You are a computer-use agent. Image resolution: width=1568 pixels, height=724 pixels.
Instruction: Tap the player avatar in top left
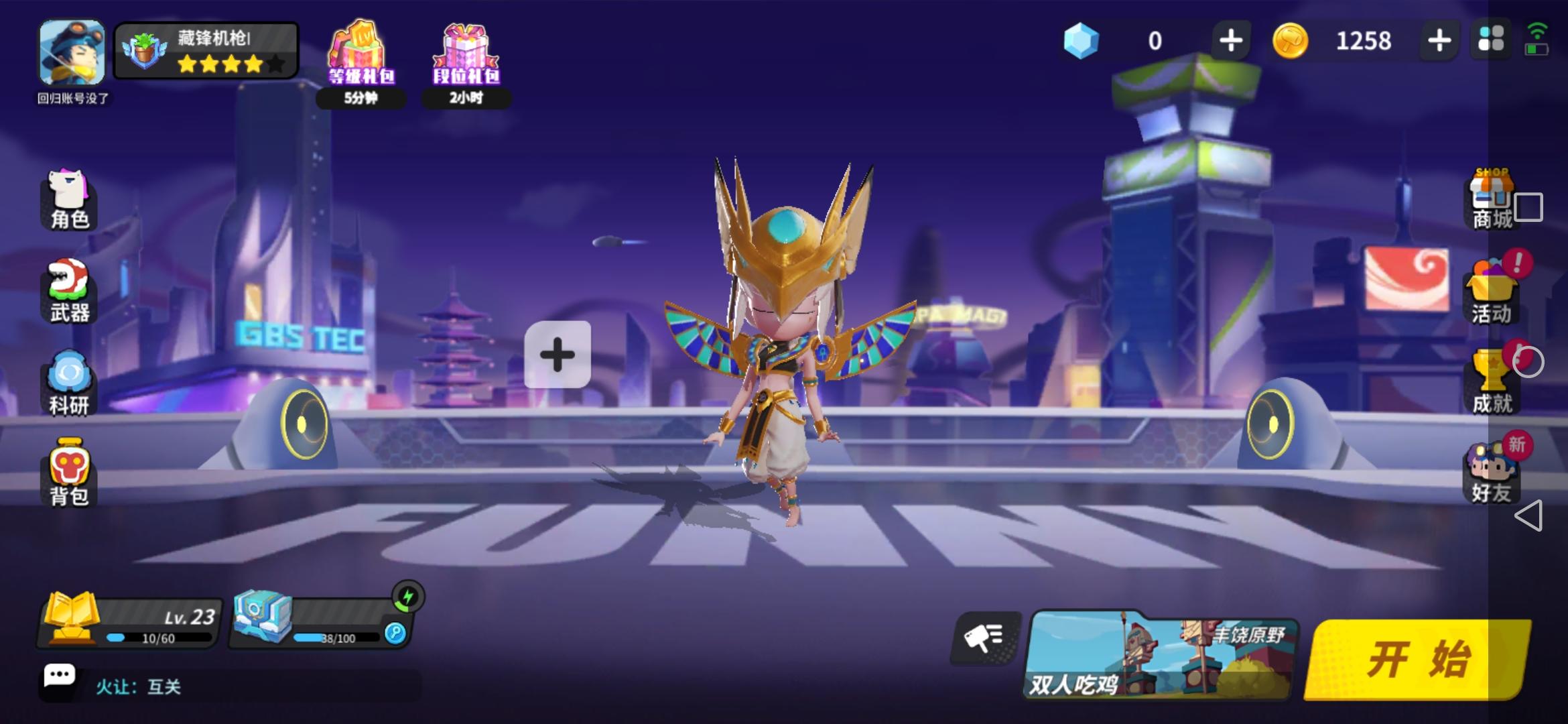(x=71, y=54)
